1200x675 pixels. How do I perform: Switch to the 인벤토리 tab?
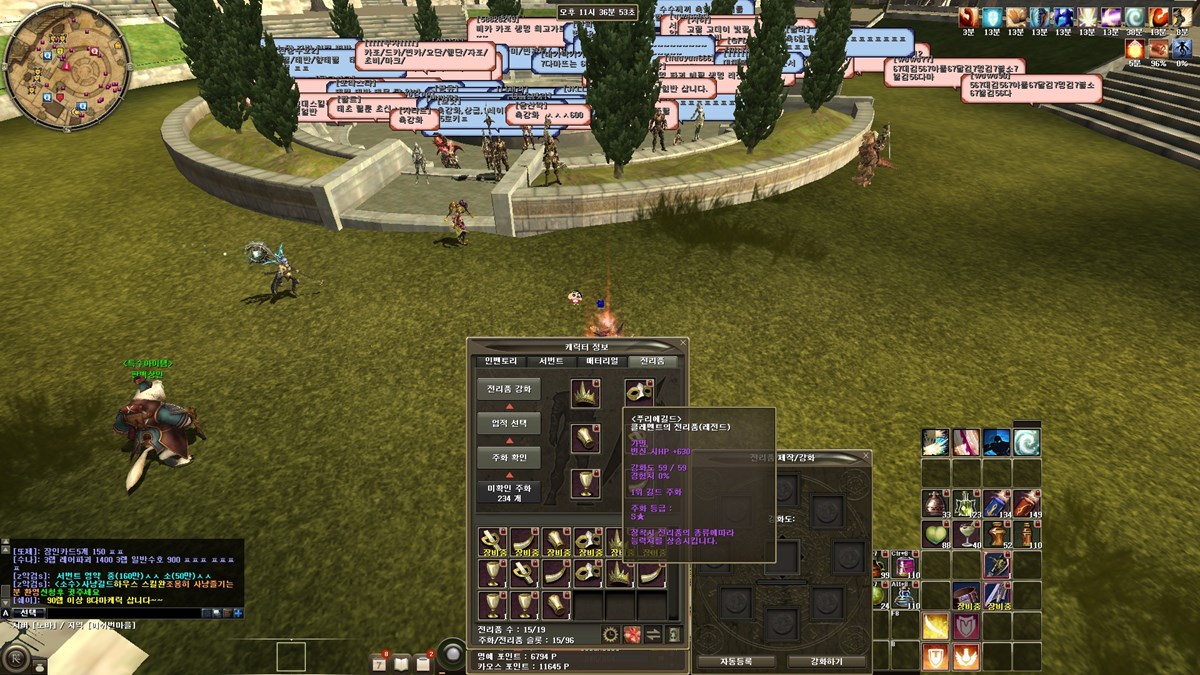pyautogui.click(x=498, y=361)
